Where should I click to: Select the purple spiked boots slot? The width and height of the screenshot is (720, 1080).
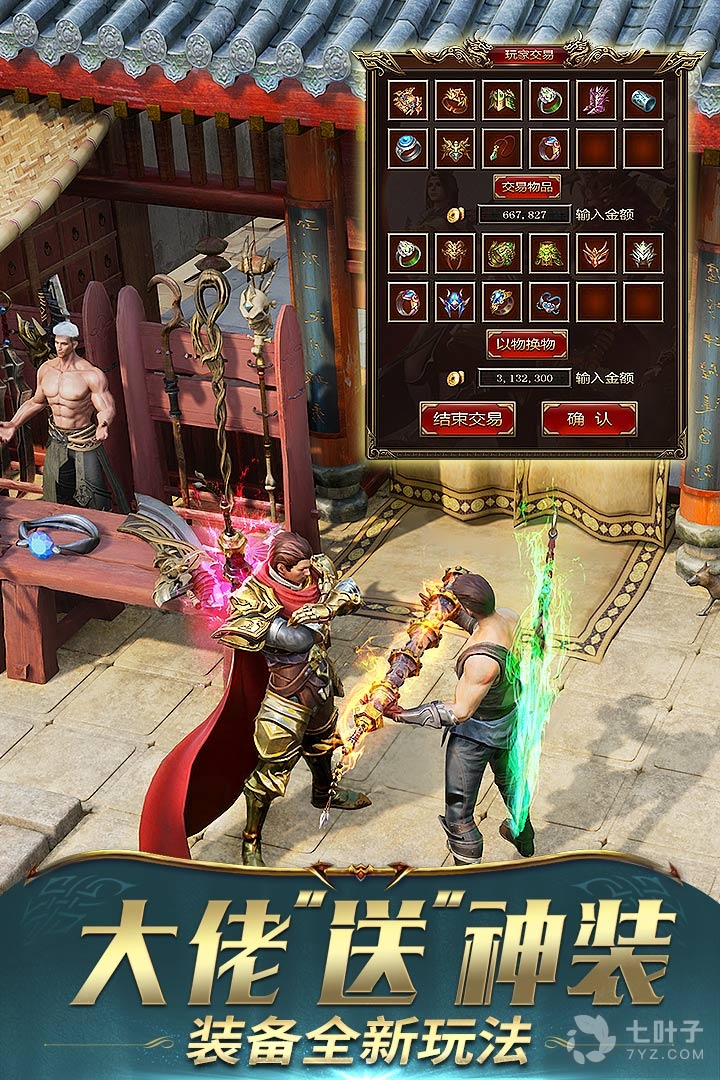[597, 100]
